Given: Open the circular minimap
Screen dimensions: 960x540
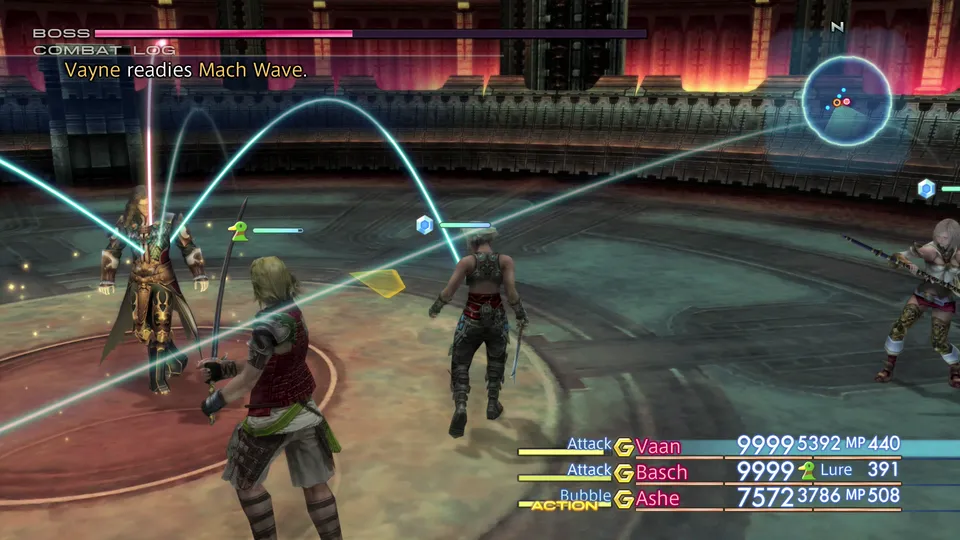Looking at the screenshot, I should click(846, 99).
